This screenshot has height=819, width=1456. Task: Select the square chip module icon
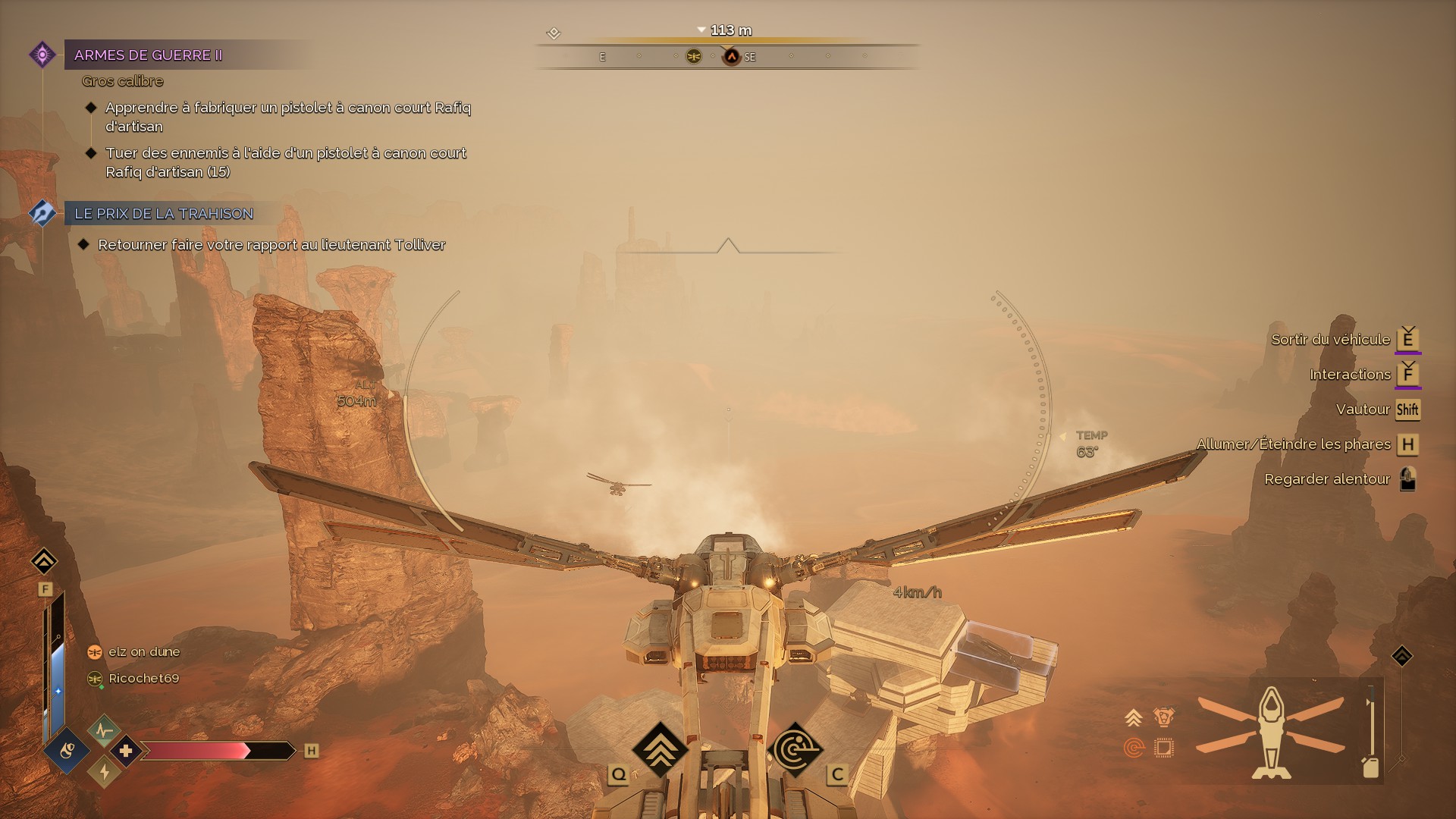coord(1163,748)
